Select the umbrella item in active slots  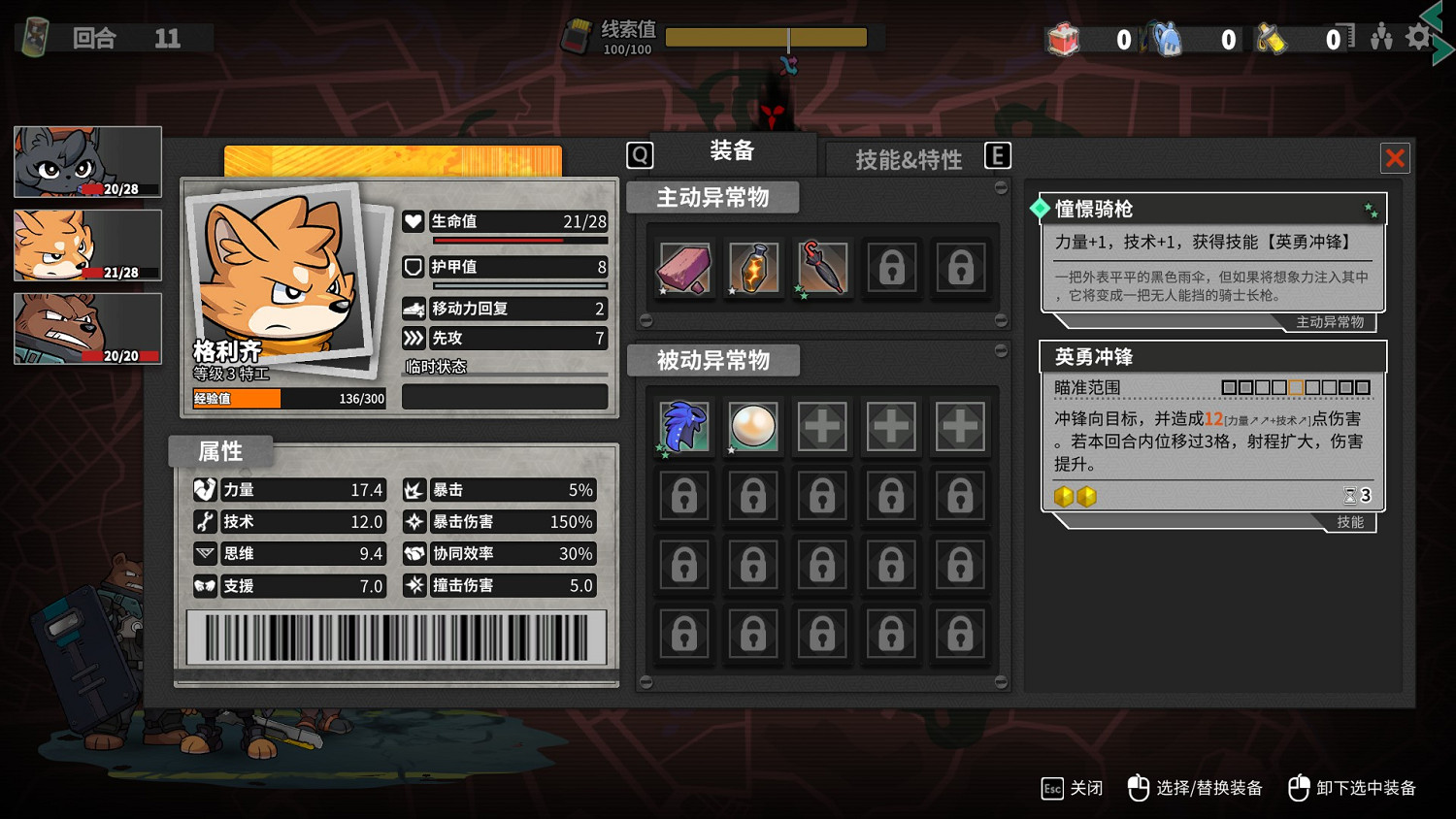pos(822,269)
